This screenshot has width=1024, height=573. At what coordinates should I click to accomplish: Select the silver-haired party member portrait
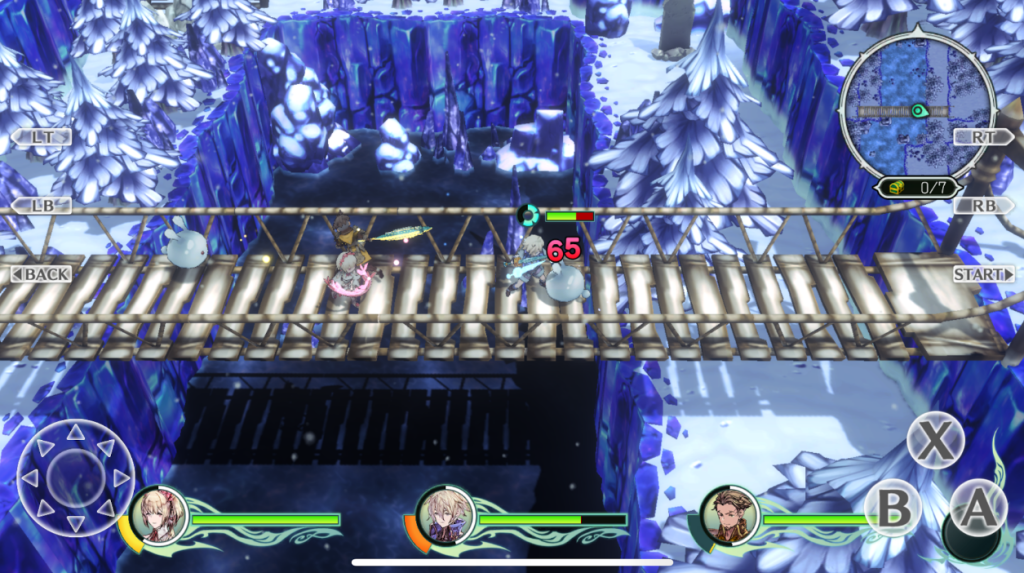pos(445,516)
